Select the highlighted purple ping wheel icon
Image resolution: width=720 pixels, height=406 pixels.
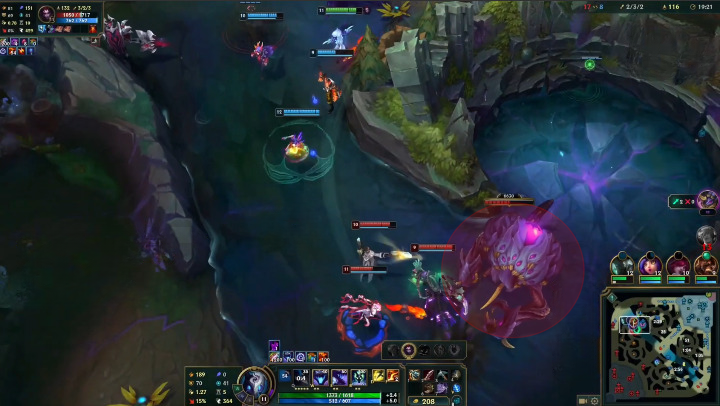pyautogui.click(x=409, y=350)
